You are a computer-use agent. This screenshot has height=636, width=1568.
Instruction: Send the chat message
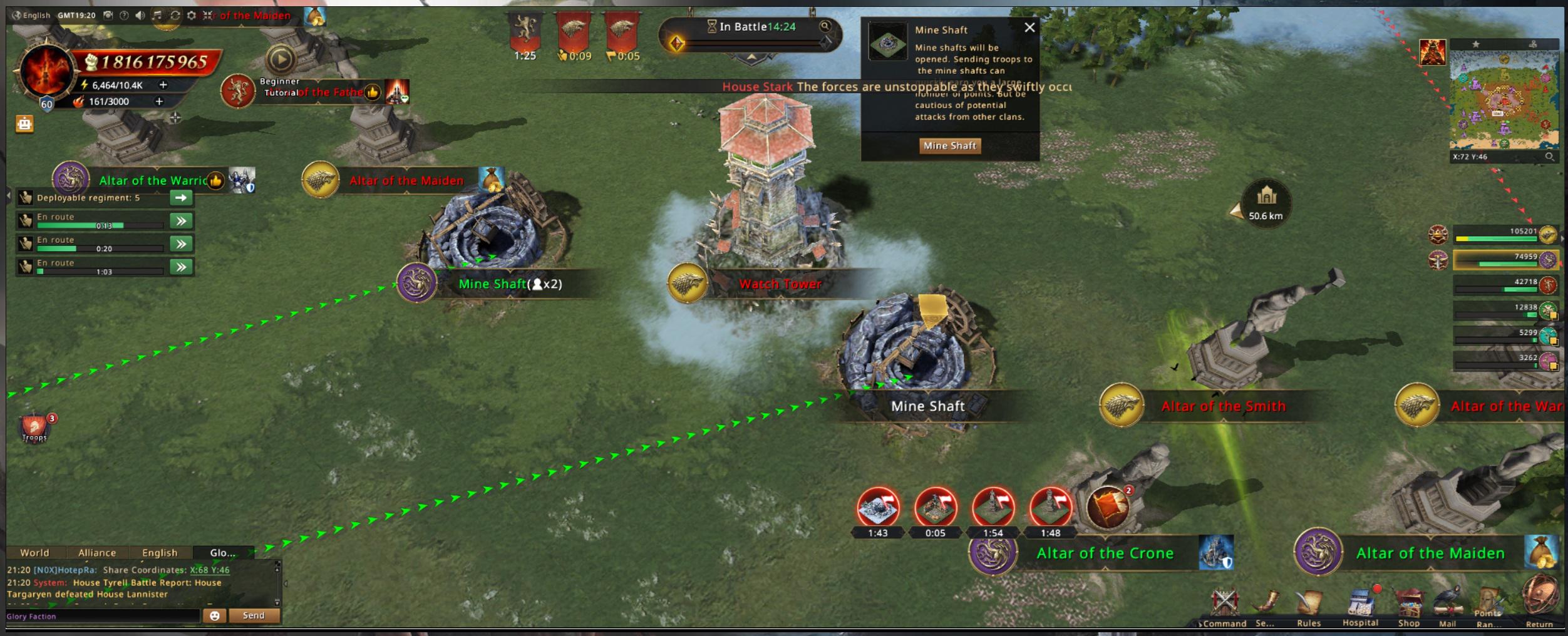[x=254, y=615]
